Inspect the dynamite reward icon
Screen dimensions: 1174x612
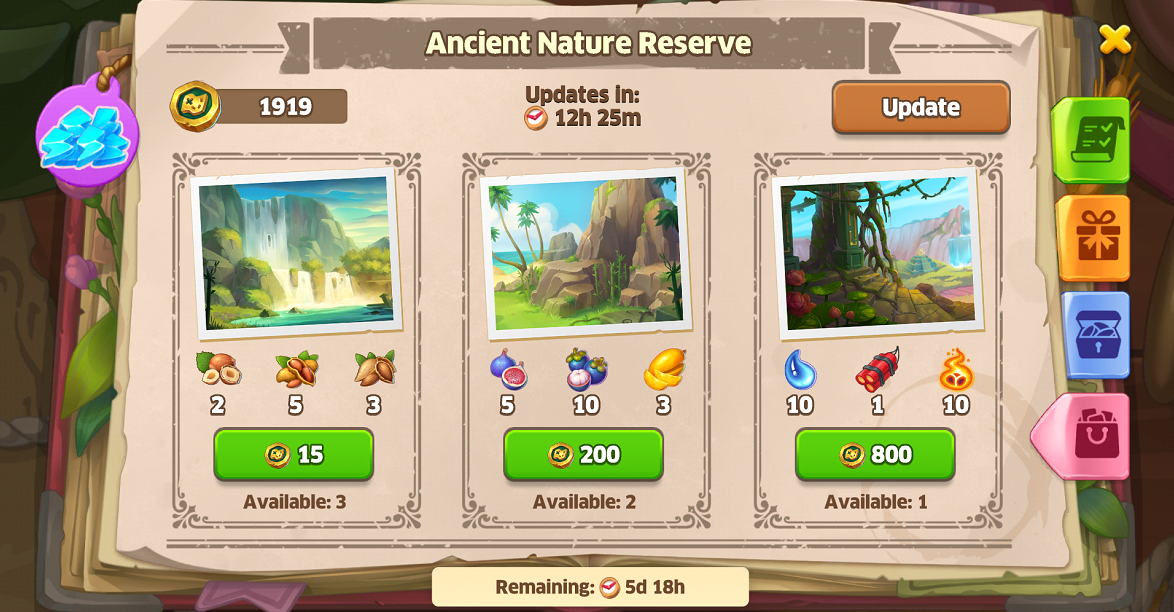877,370
